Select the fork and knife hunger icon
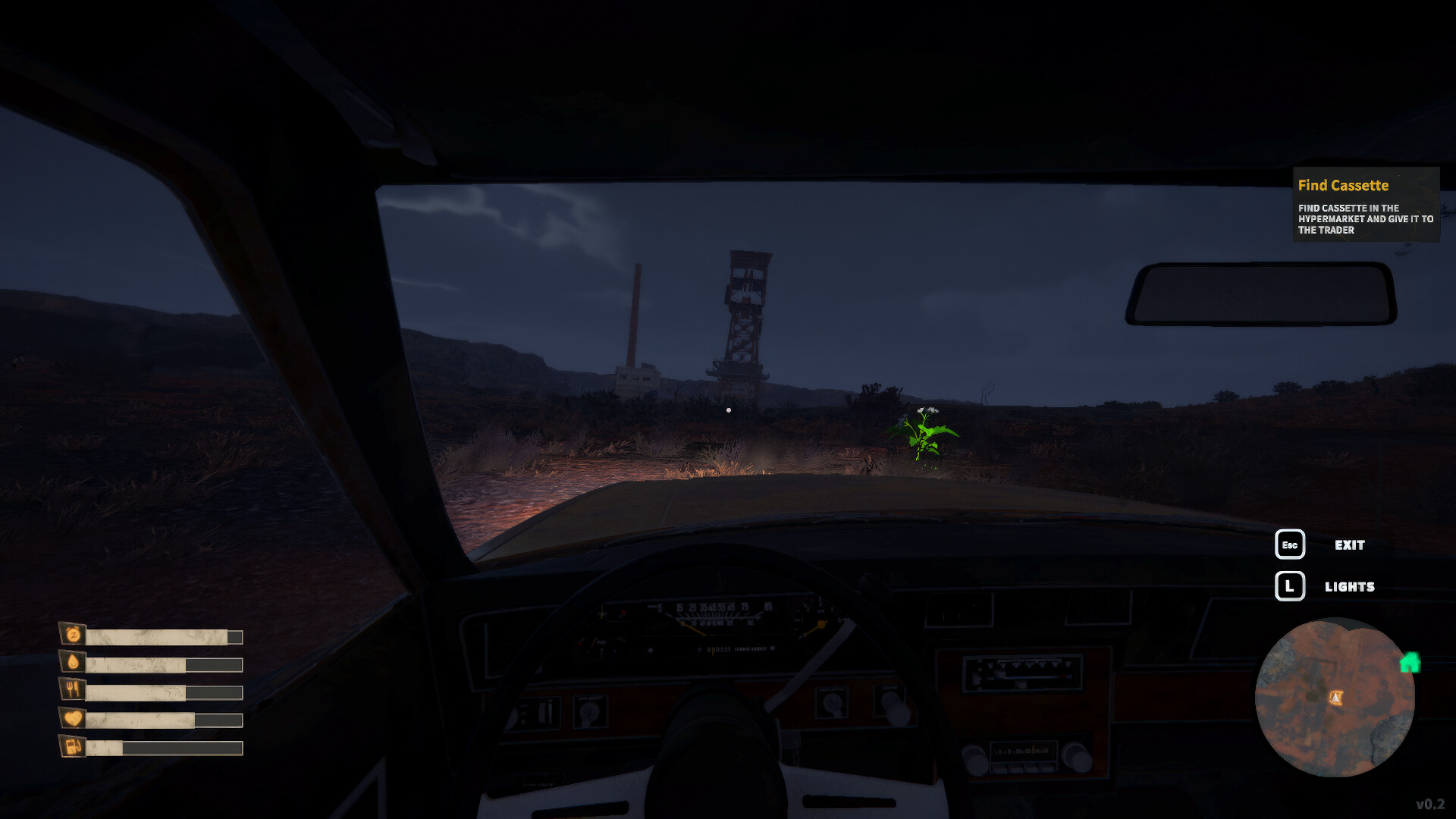The height and width of the screenshot is (819, 1456). (x=74, y=689)
